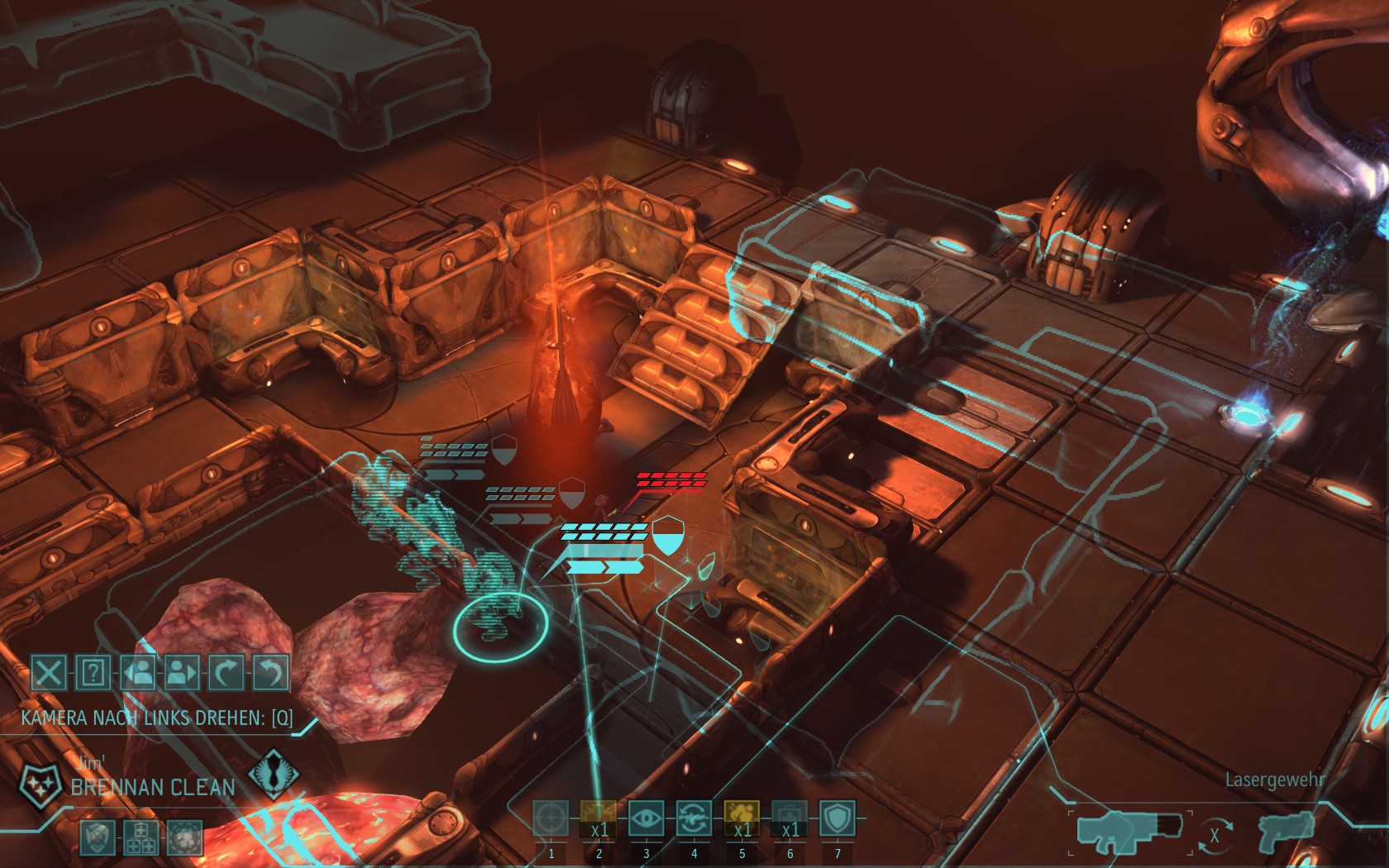Image resolution: width=1389 pixels, height=868 pixels.
Task: Click the X end-turn button
Action: (x=49, y=672)
